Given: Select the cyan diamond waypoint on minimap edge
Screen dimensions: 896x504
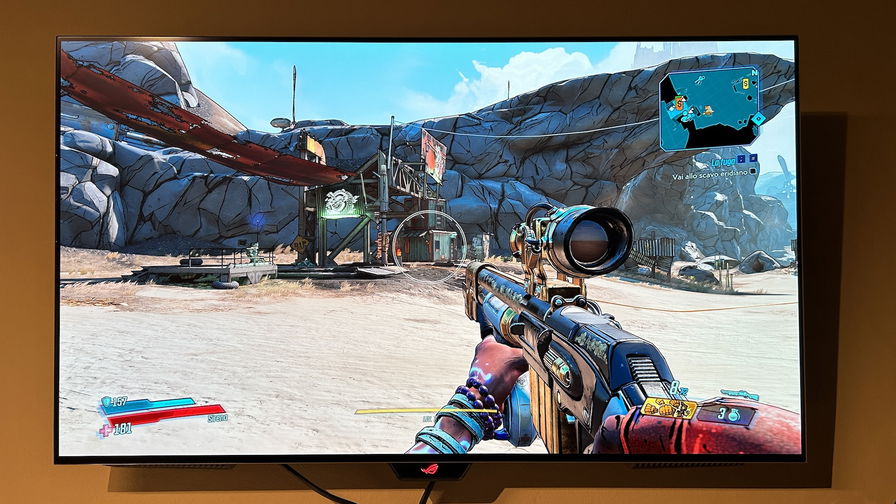Looking at the screenshot, I should pos(758,118).
